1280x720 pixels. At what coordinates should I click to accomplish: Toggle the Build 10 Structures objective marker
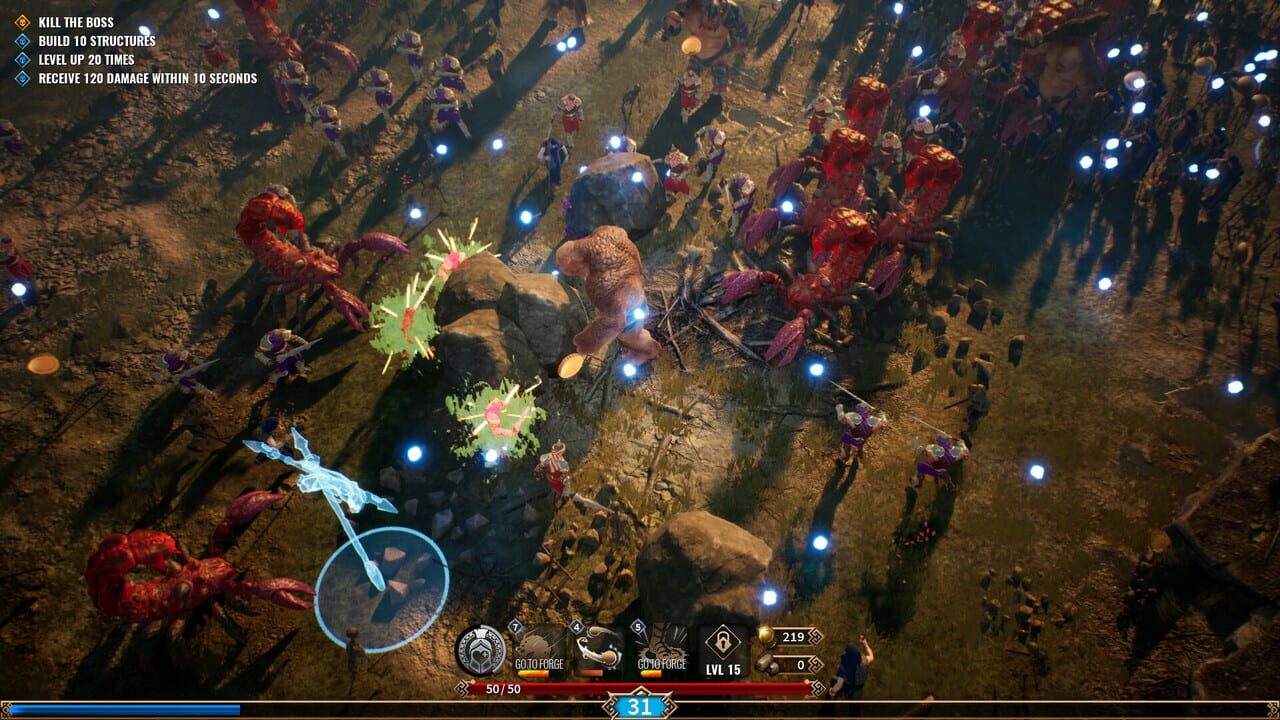coord(21,41)
